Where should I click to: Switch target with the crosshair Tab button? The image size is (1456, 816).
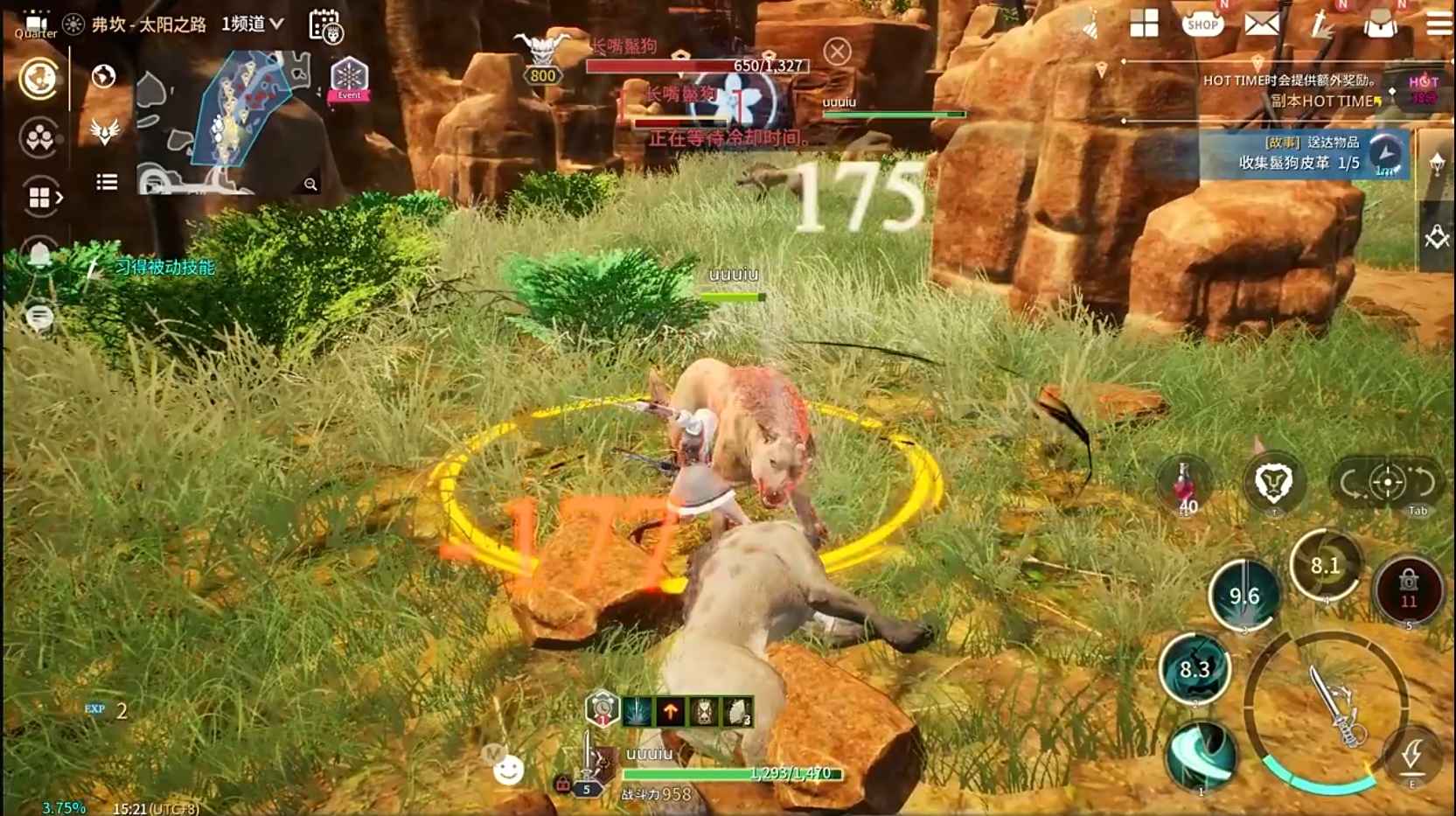1388,482
